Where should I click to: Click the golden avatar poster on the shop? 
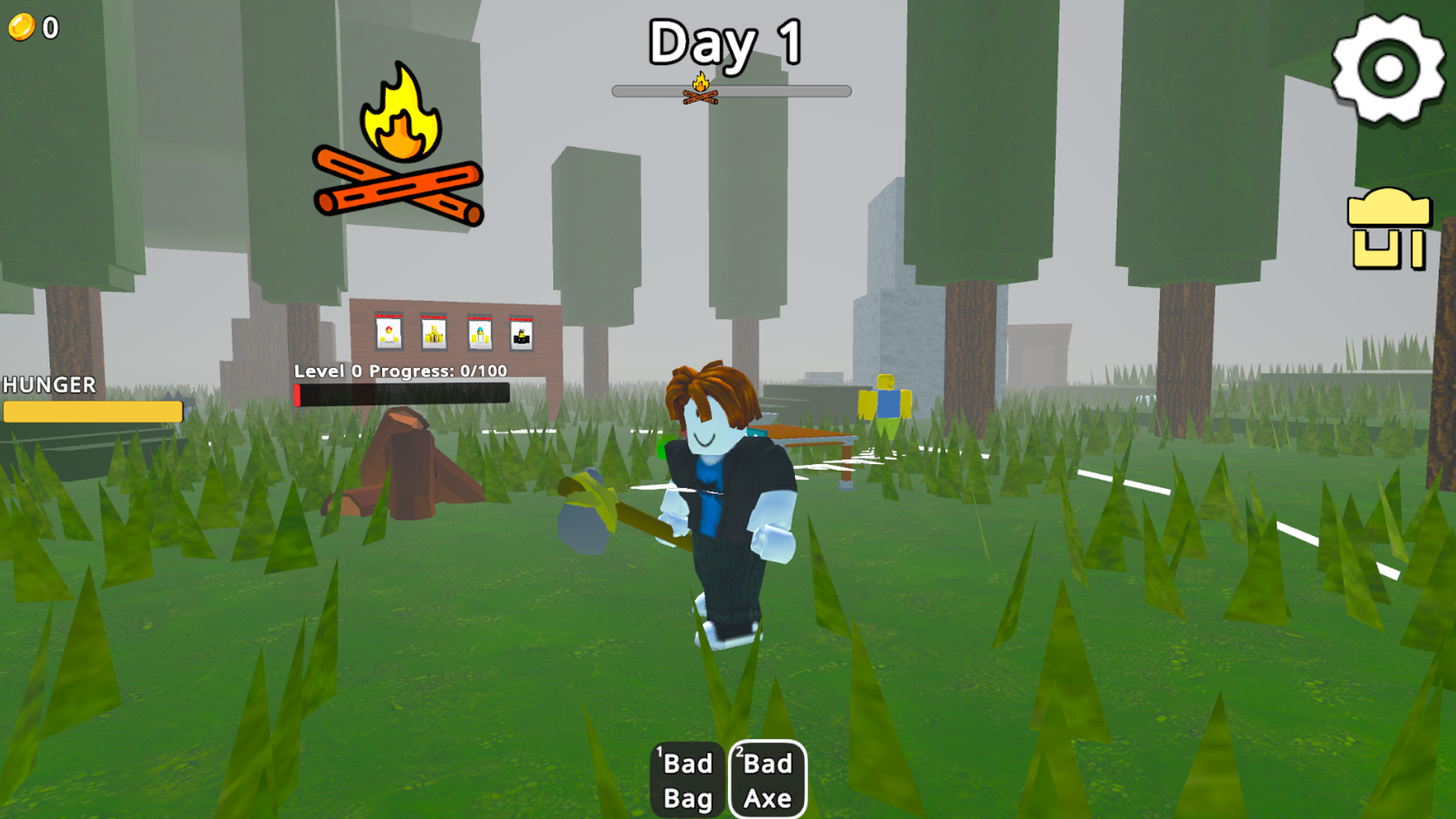435,332
